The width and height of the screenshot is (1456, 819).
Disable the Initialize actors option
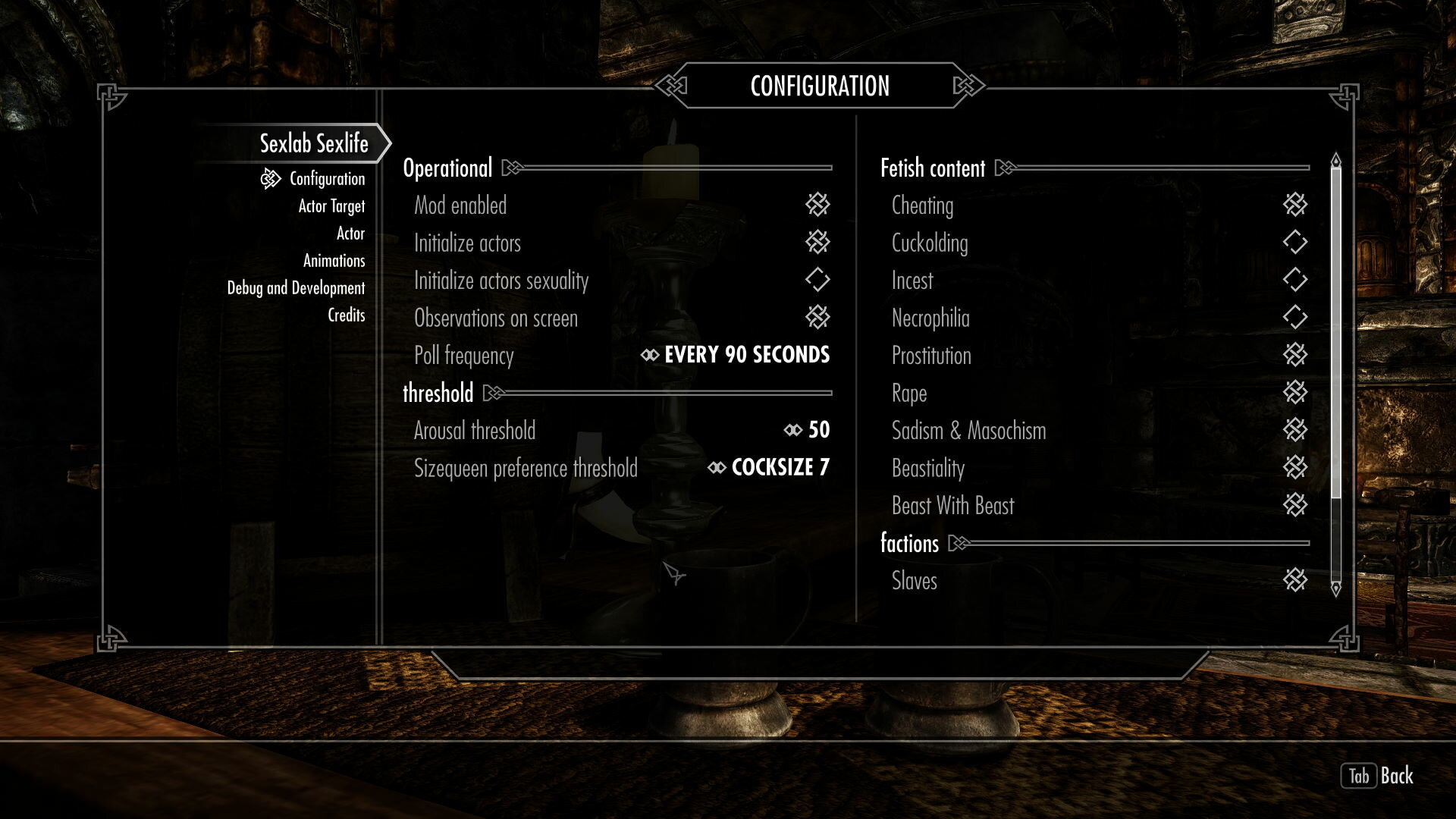point(818,243)
